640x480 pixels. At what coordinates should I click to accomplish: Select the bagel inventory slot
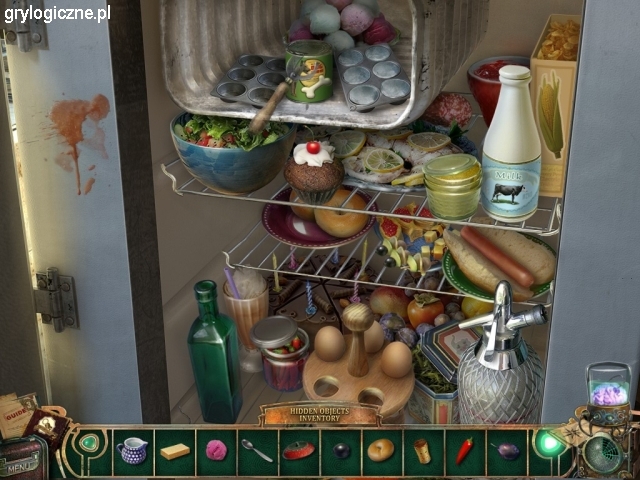(x=381, y=450)
